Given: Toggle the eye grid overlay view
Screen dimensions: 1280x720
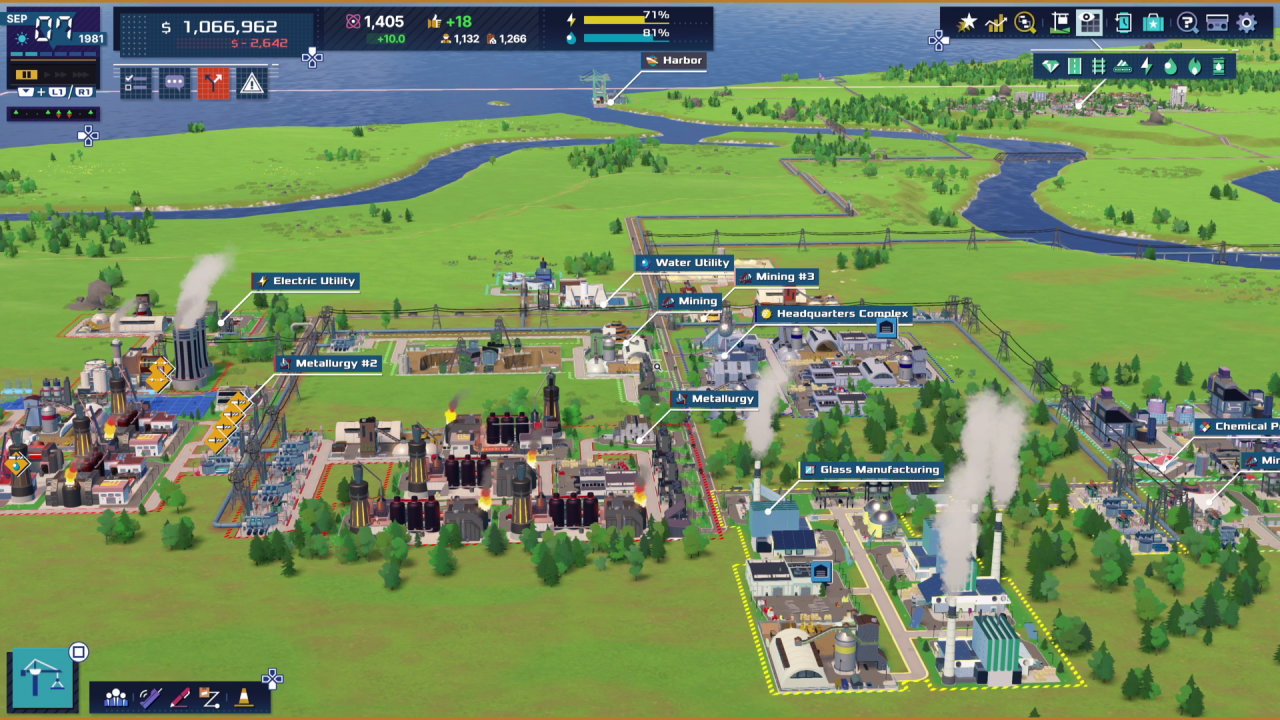Looking at the screenshot, I should (1090, 23).
